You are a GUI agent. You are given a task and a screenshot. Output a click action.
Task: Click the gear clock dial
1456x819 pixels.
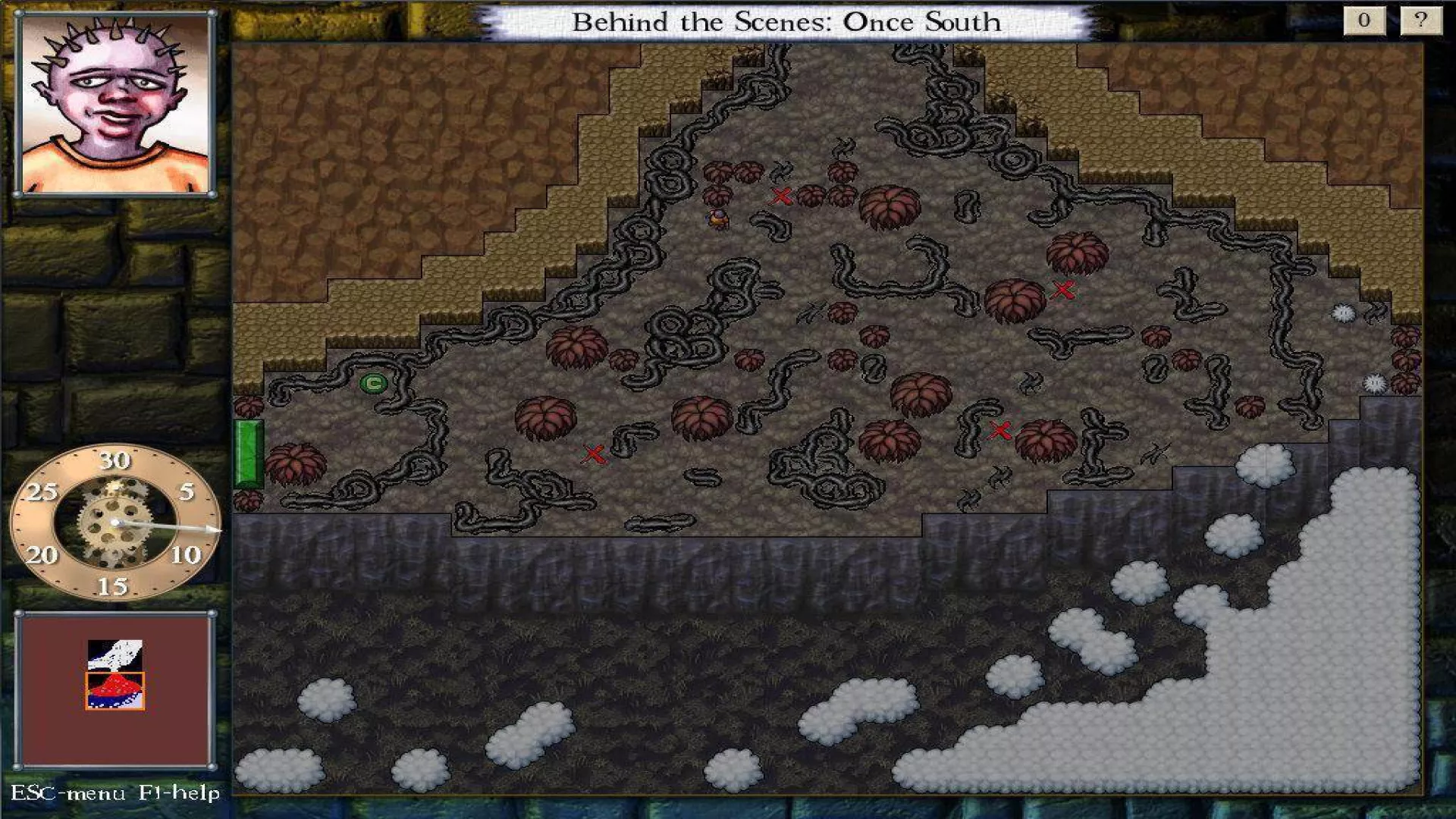click(115, 522)
